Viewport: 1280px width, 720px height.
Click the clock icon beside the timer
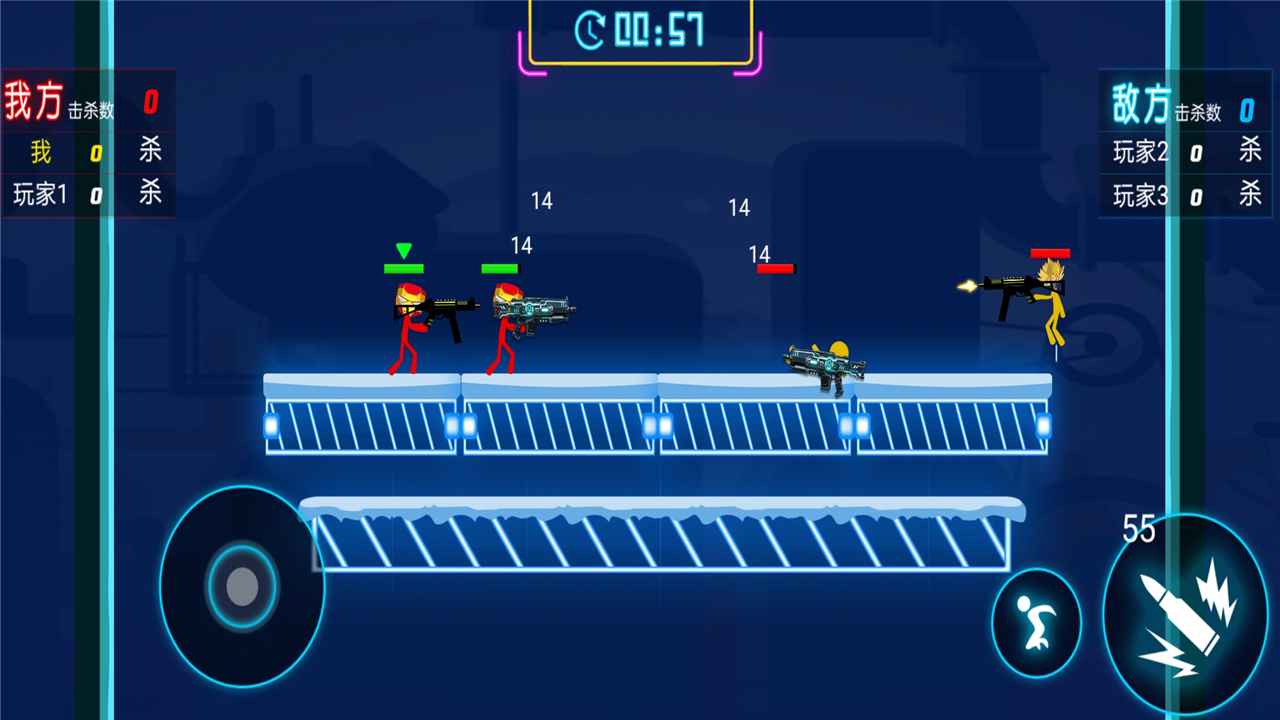591,30
